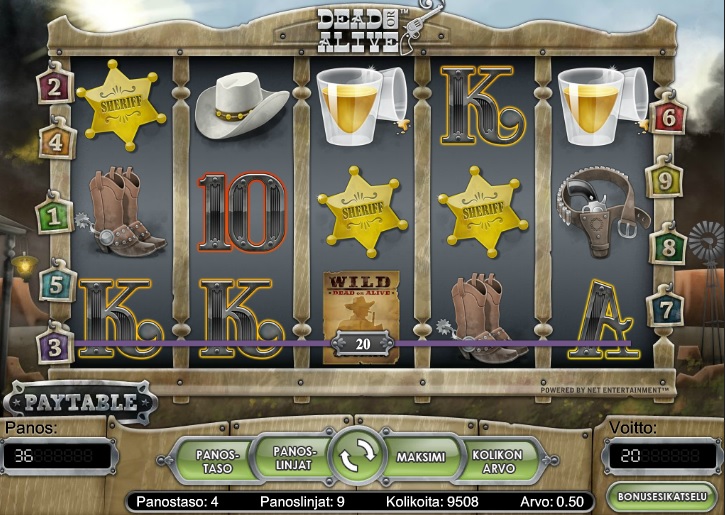
Task: Select payline number 2 tag
Action: [53, 86]
